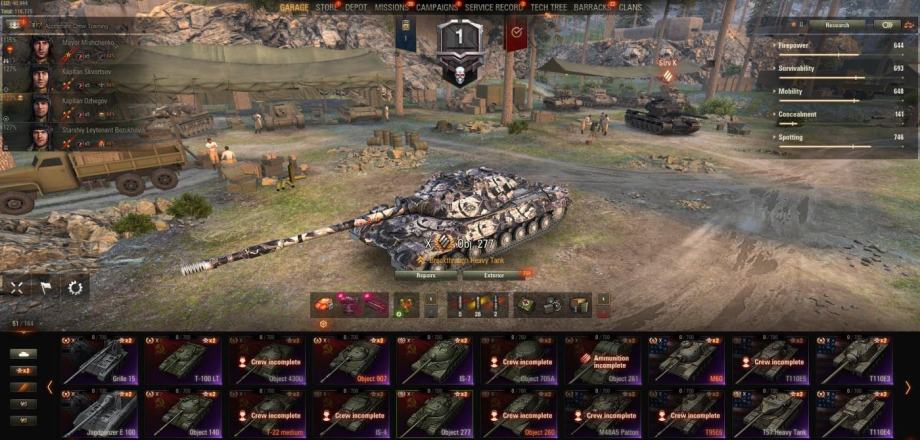Screen dimensions: 920x440
Task: Open the shell ammunition loadout slots
Action: click(x=478, y=304)
